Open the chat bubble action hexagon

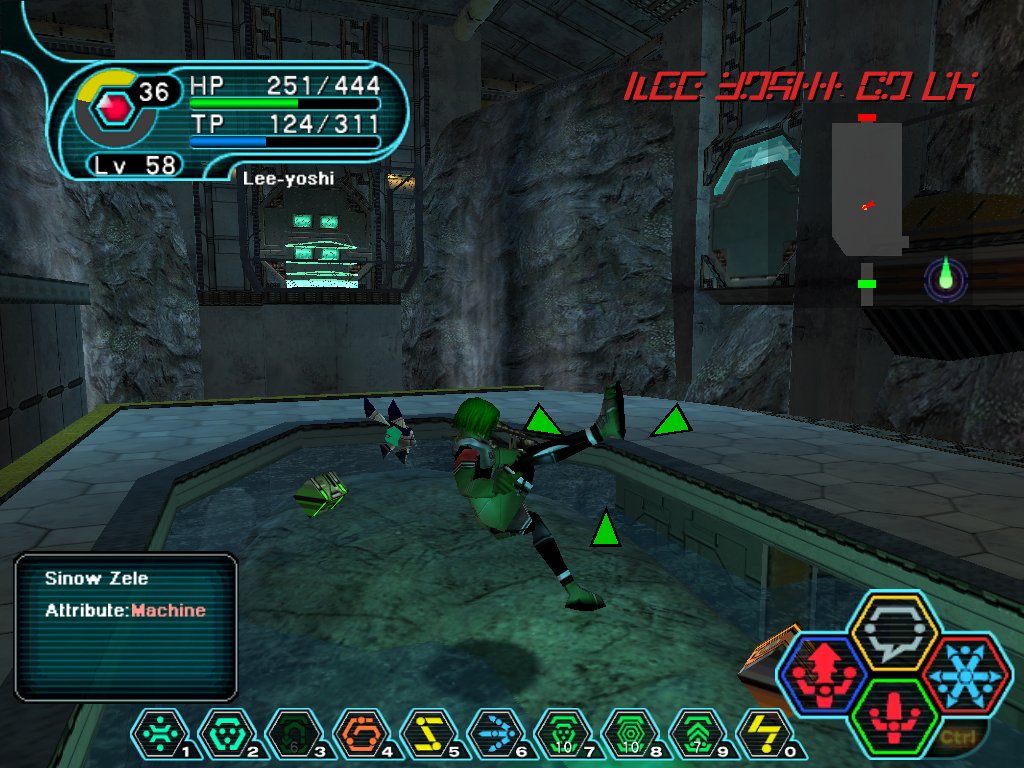pos(893,633)
